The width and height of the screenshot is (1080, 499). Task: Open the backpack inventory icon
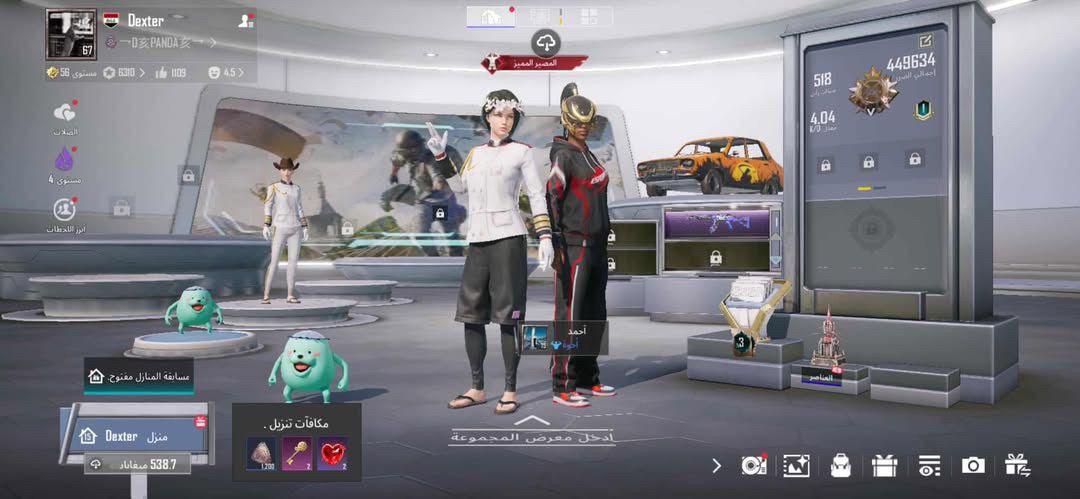(841, 465)
